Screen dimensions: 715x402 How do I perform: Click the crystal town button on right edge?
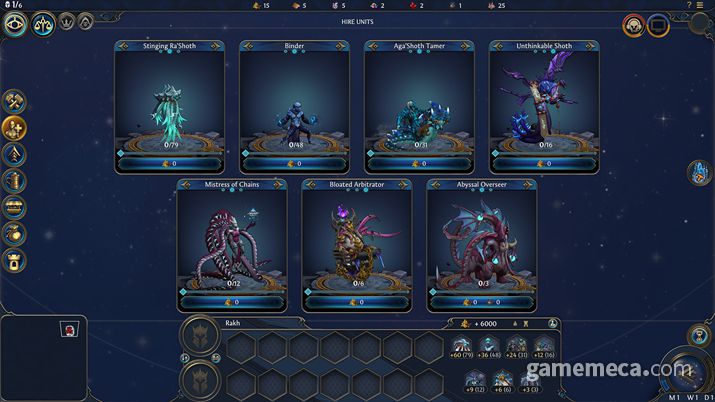[698, 174]
